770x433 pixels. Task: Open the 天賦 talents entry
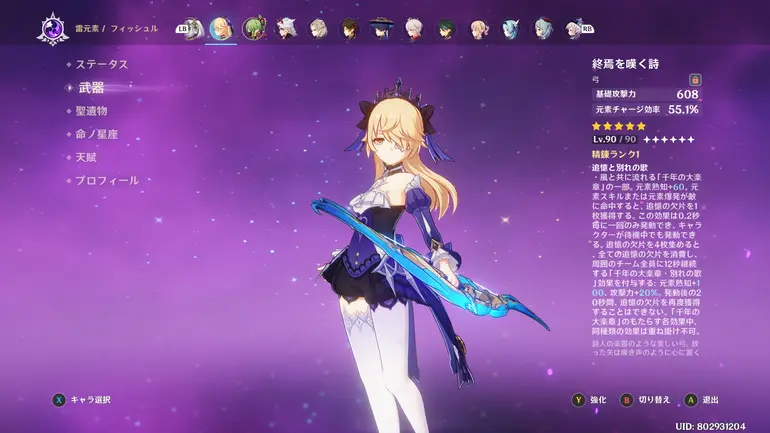coord(86,157)
